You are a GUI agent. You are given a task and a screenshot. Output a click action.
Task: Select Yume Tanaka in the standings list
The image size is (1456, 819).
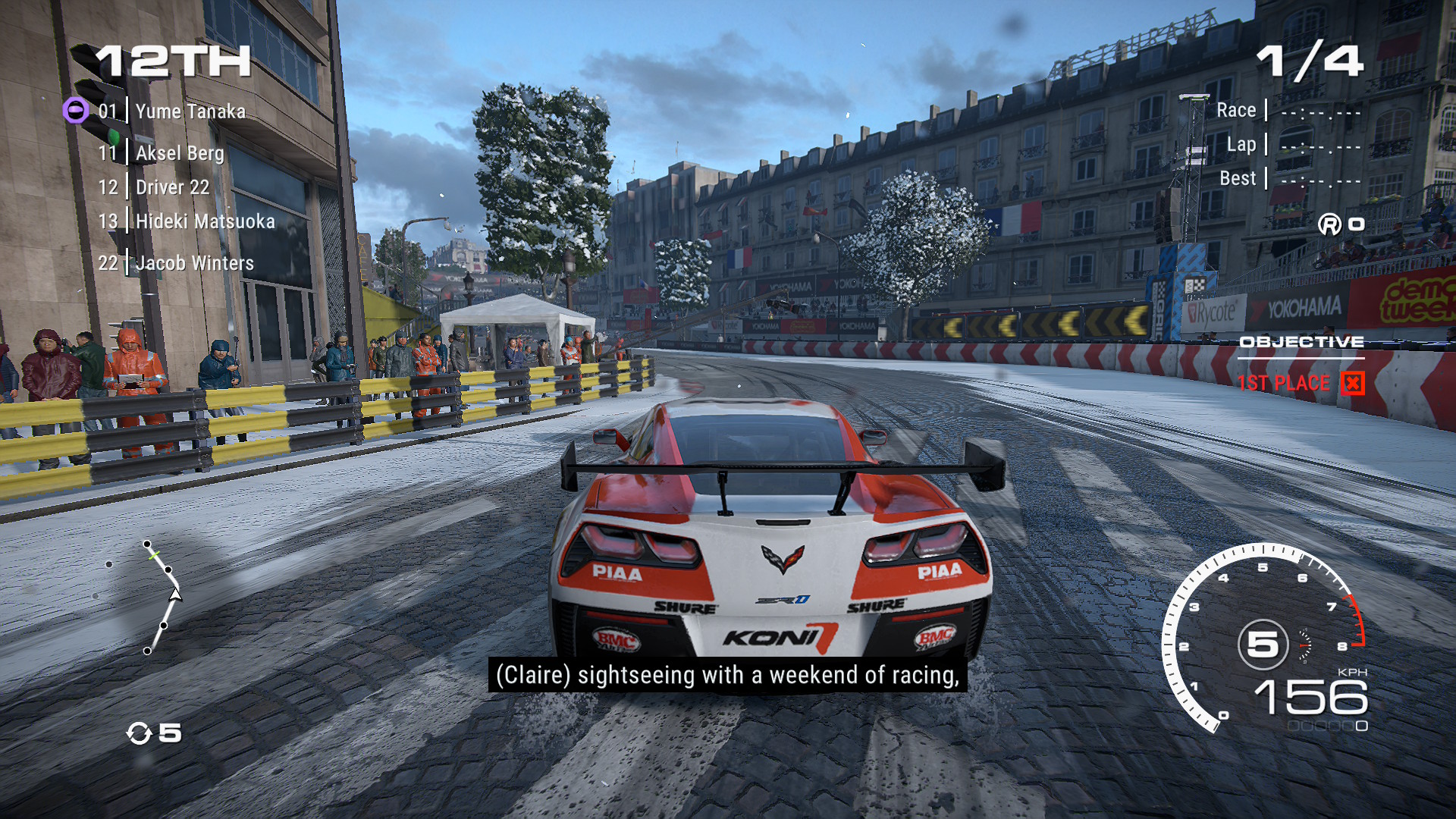(190, 111)
